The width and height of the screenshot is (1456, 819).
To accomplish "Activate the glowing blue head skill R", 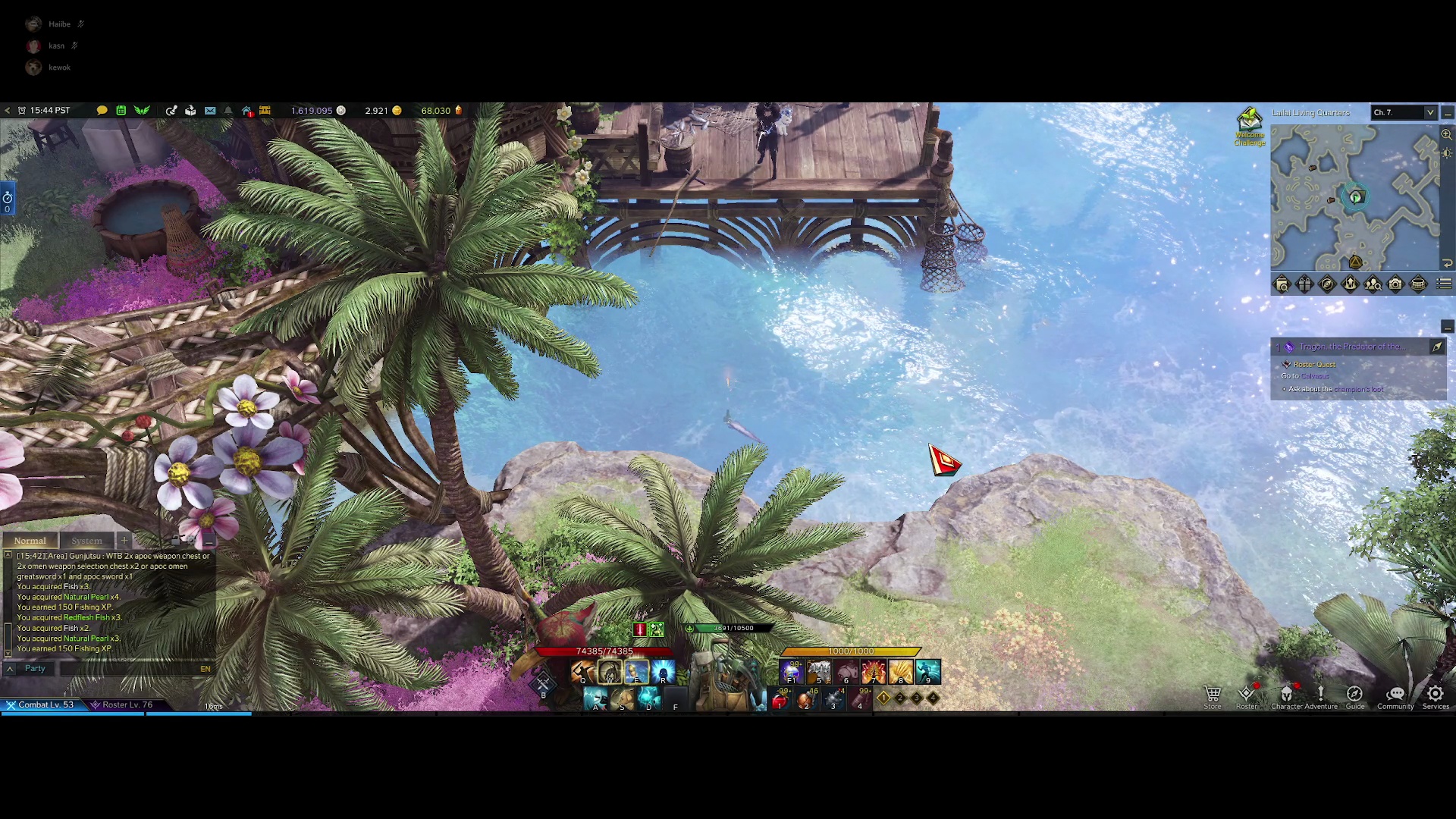I will (x=663, y=671).
